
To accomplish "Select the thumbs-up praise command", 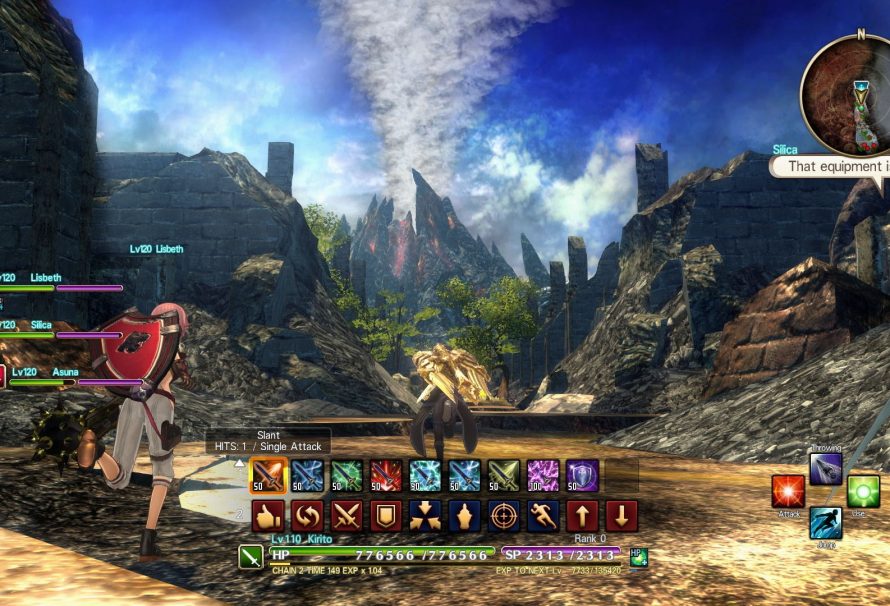I will pyautogui.click(x=268, y=516).
